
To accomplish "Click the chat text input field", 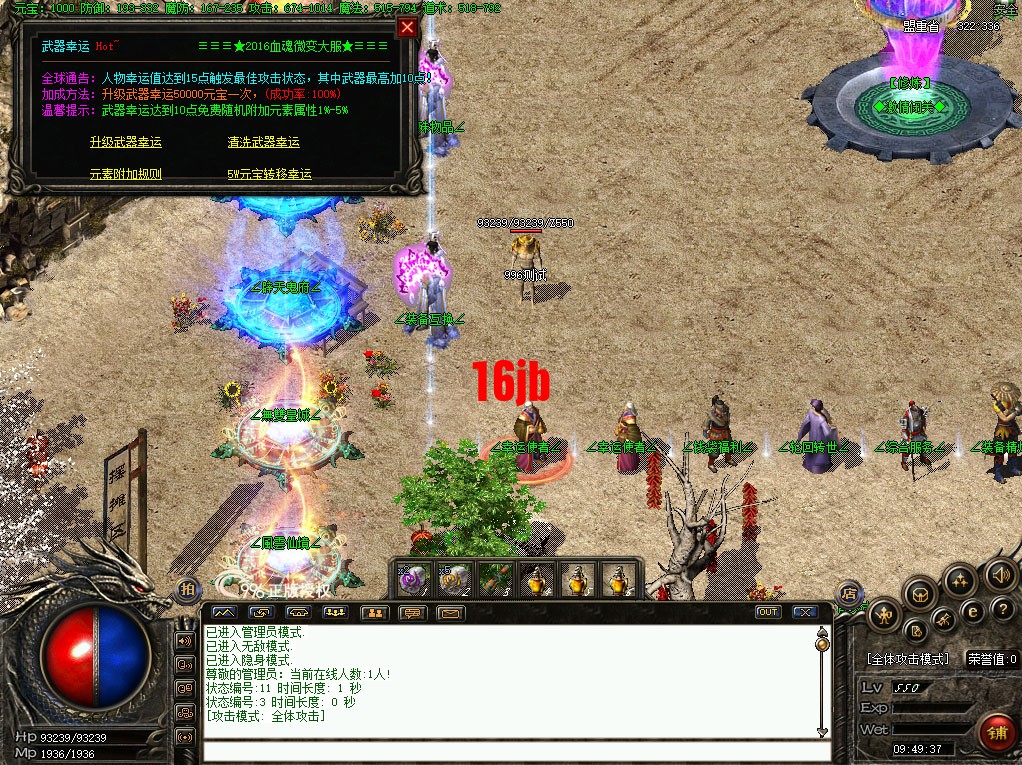I will click(510, 751).
